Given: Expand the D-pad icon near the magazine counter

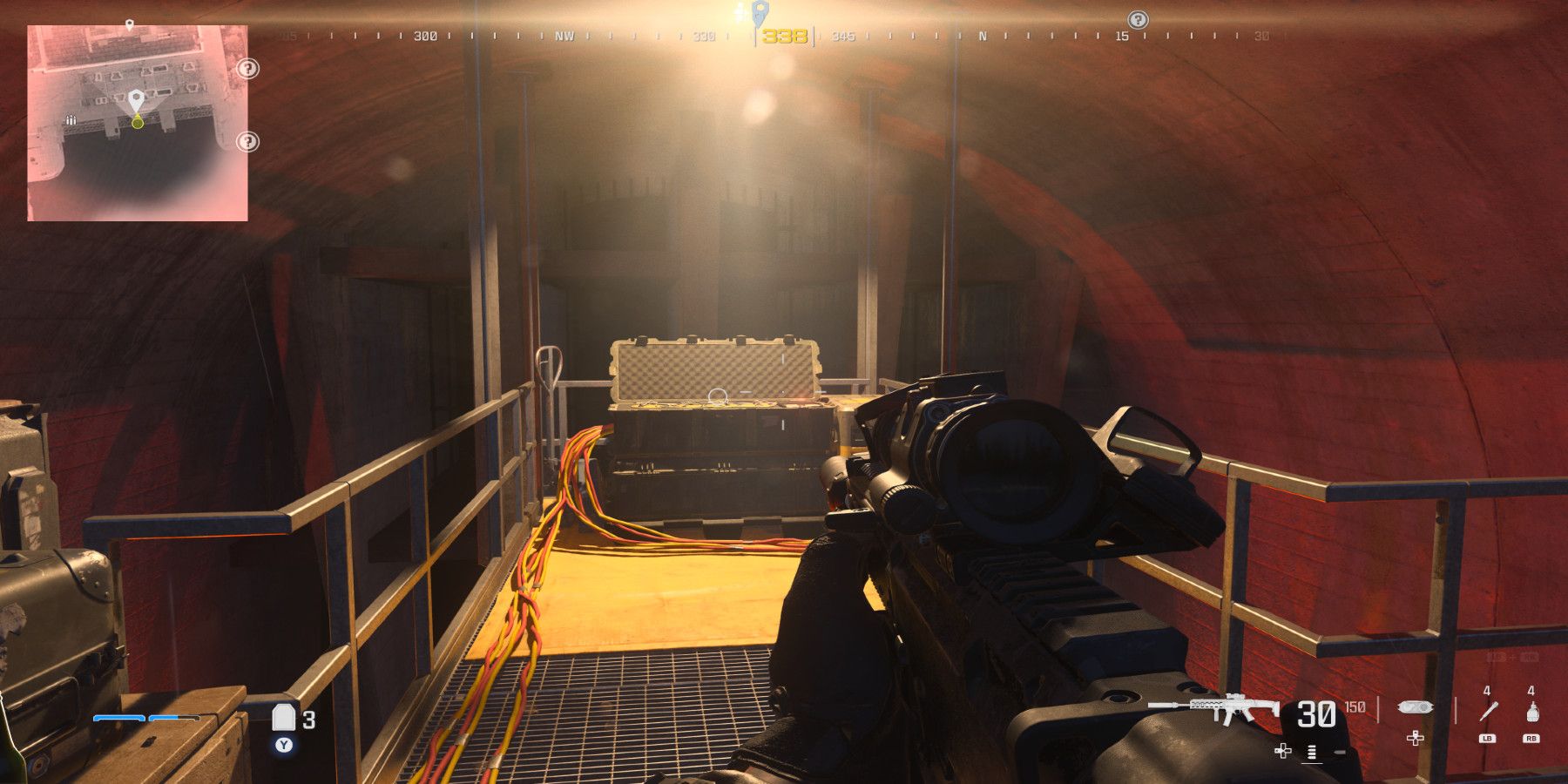Looking at the screenshot, I should click(x=1282, y=751).
